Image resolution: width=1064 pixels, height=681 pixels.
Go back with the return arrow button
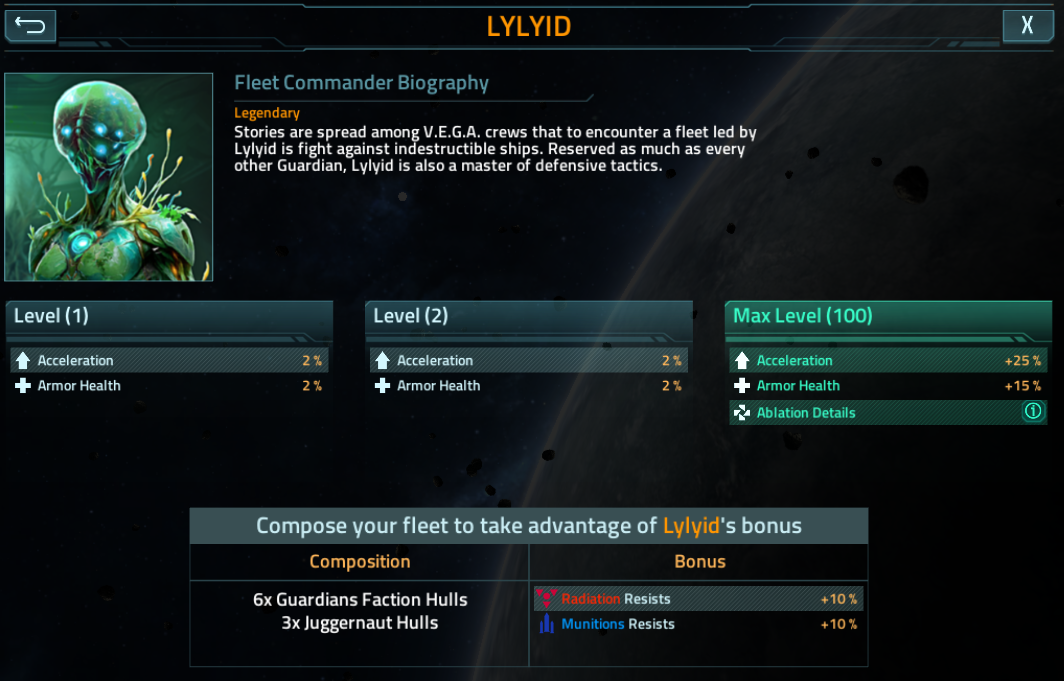(x=31, y=25)
